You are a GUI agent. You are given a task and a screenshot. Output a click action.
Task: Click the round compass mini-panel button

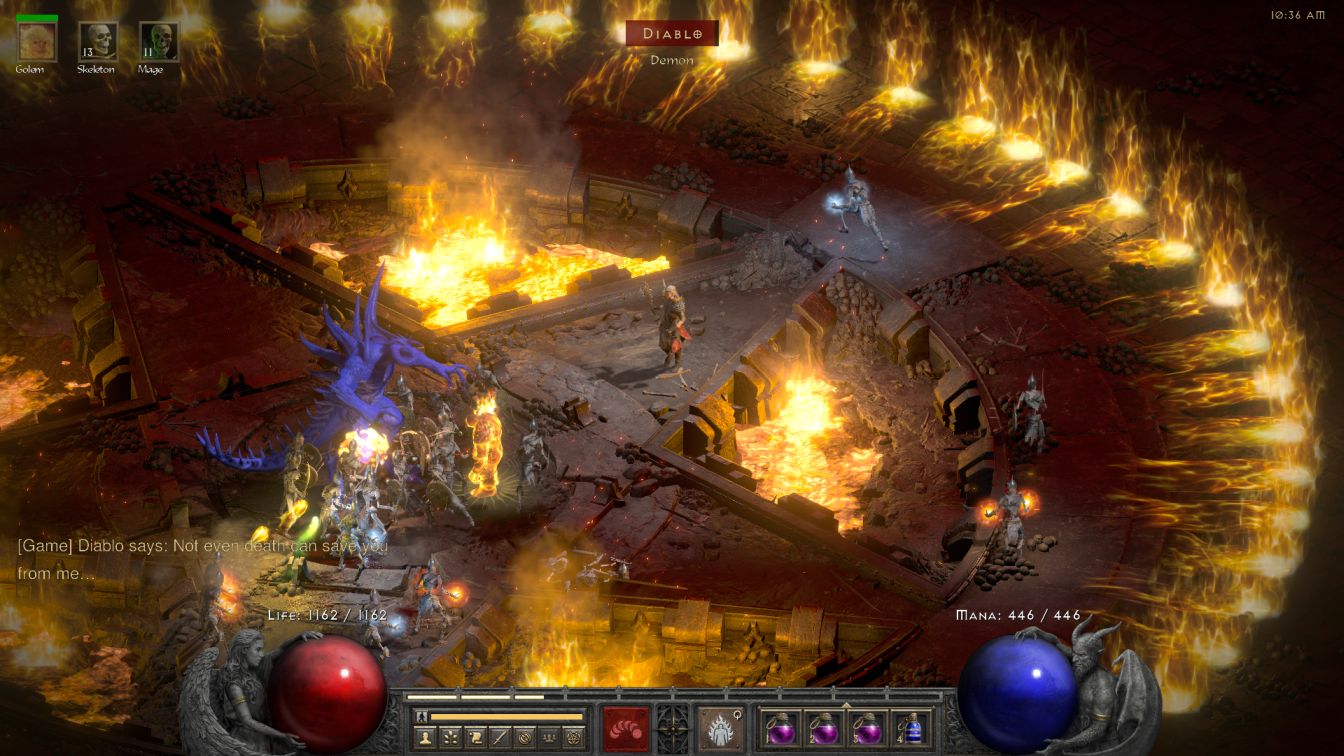525,737
